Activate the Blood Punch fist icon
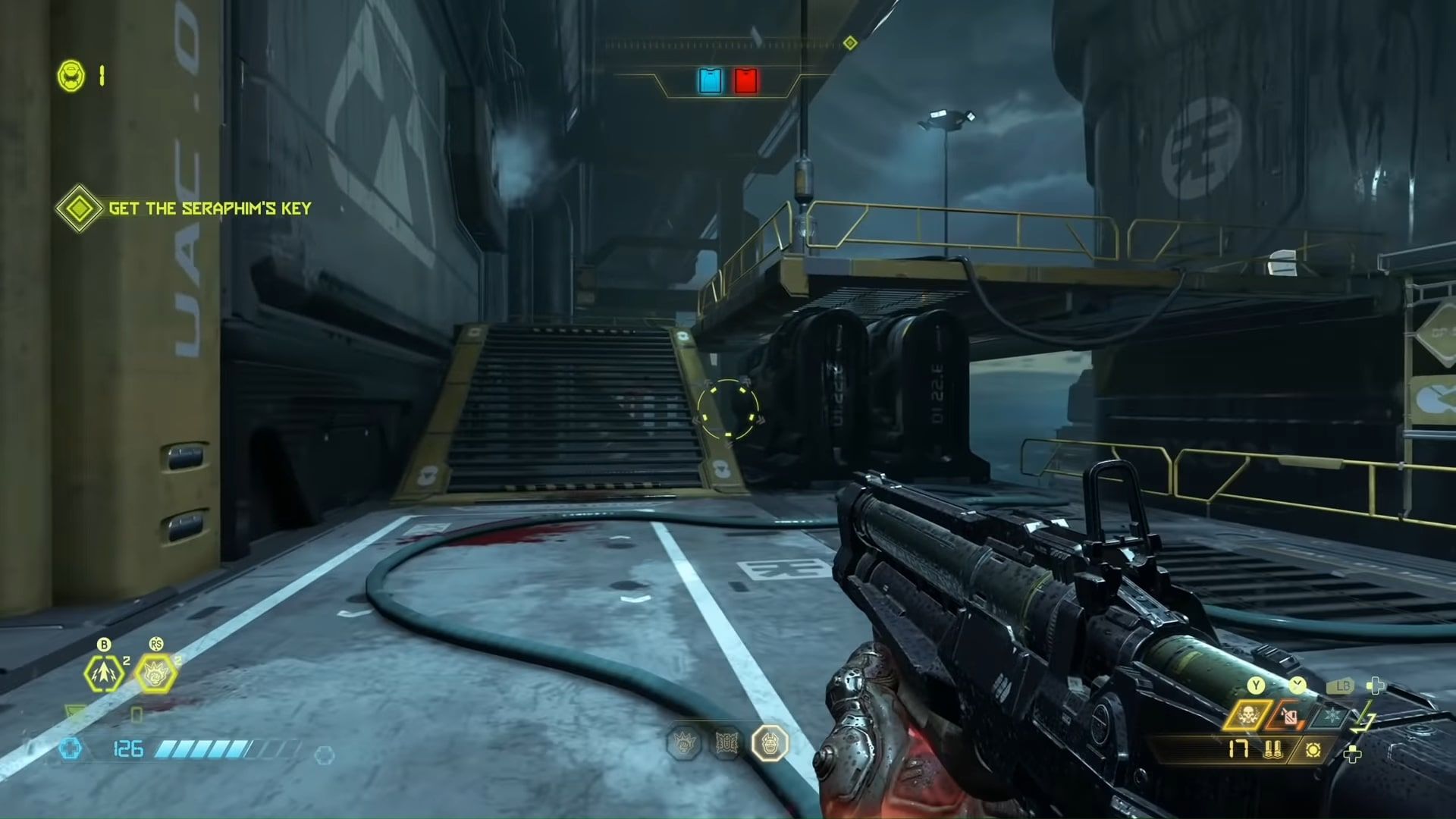Screen dimensions: 1456x819 (155, 673)
